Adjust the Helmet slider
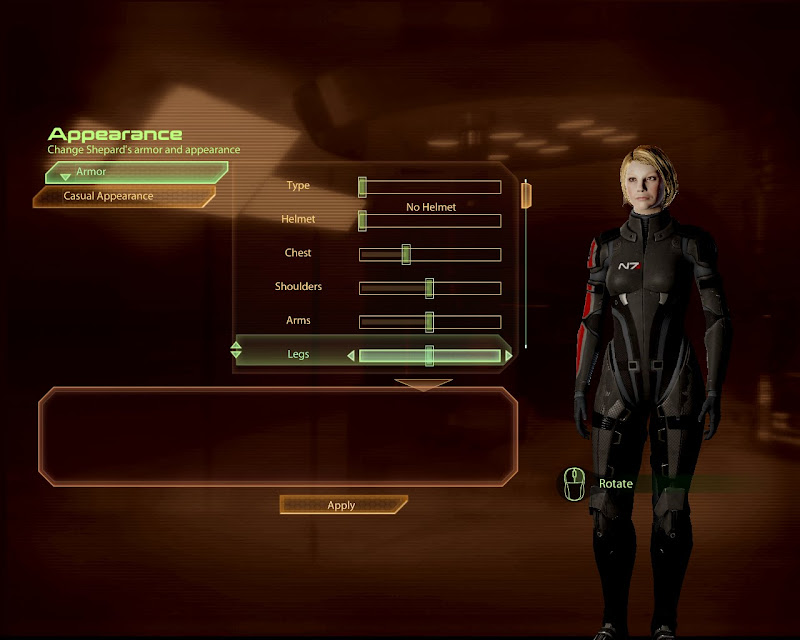The width and height of the screenshot is (800, 640). tap(430, 221)
